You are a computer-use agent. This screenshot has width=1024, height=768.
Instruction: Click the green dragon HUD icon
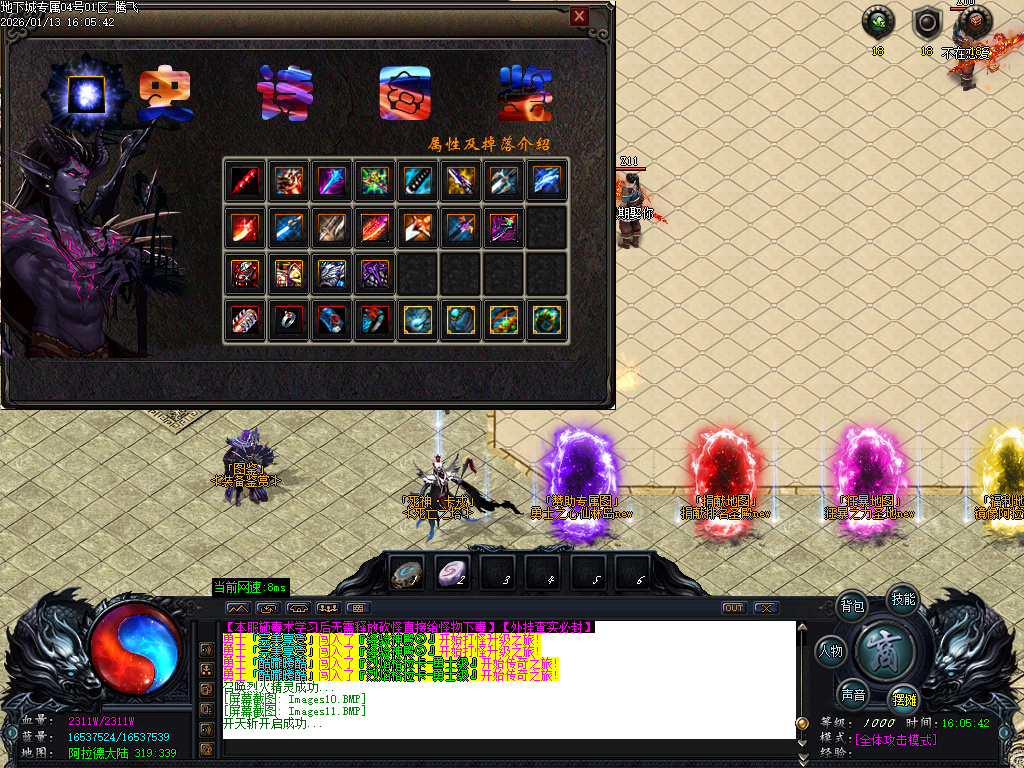(878, 22)
